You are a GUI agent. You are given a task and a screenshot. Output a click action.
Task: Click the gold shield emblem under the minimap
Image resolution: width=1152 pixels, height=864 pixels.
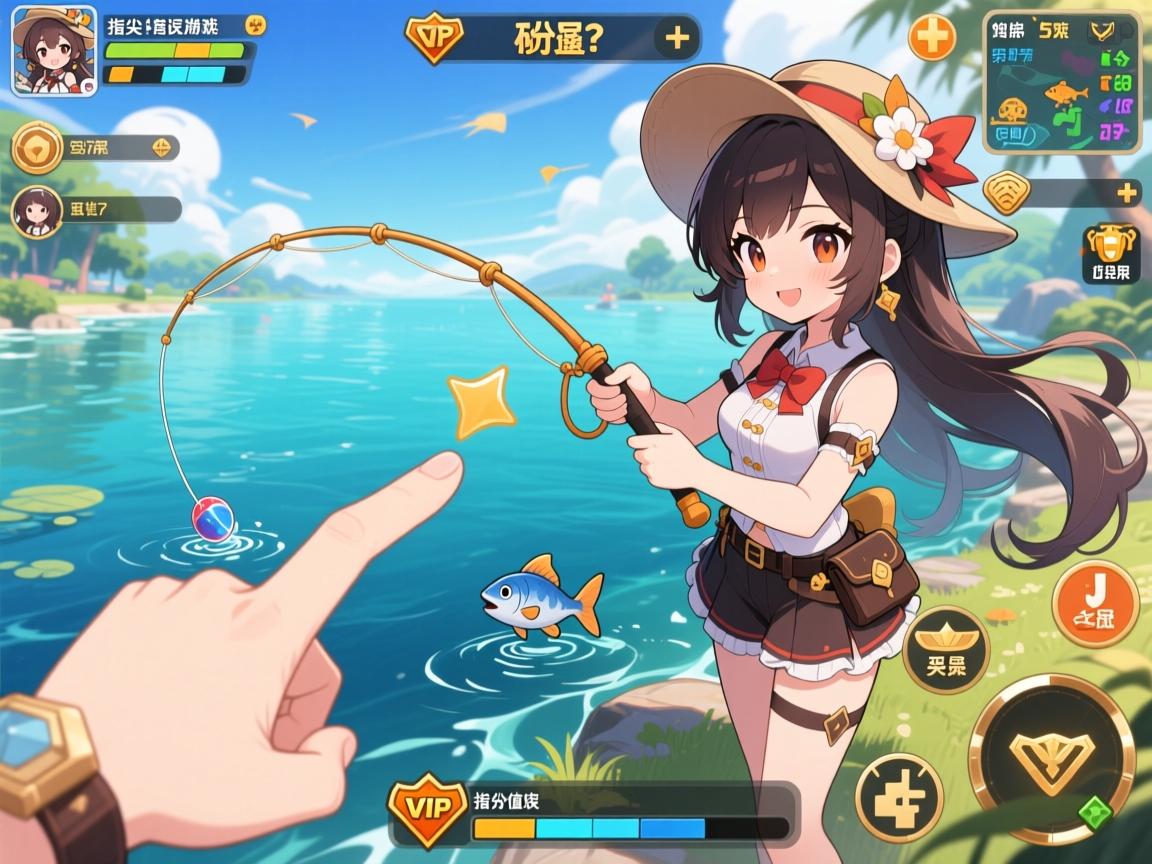1007,192
